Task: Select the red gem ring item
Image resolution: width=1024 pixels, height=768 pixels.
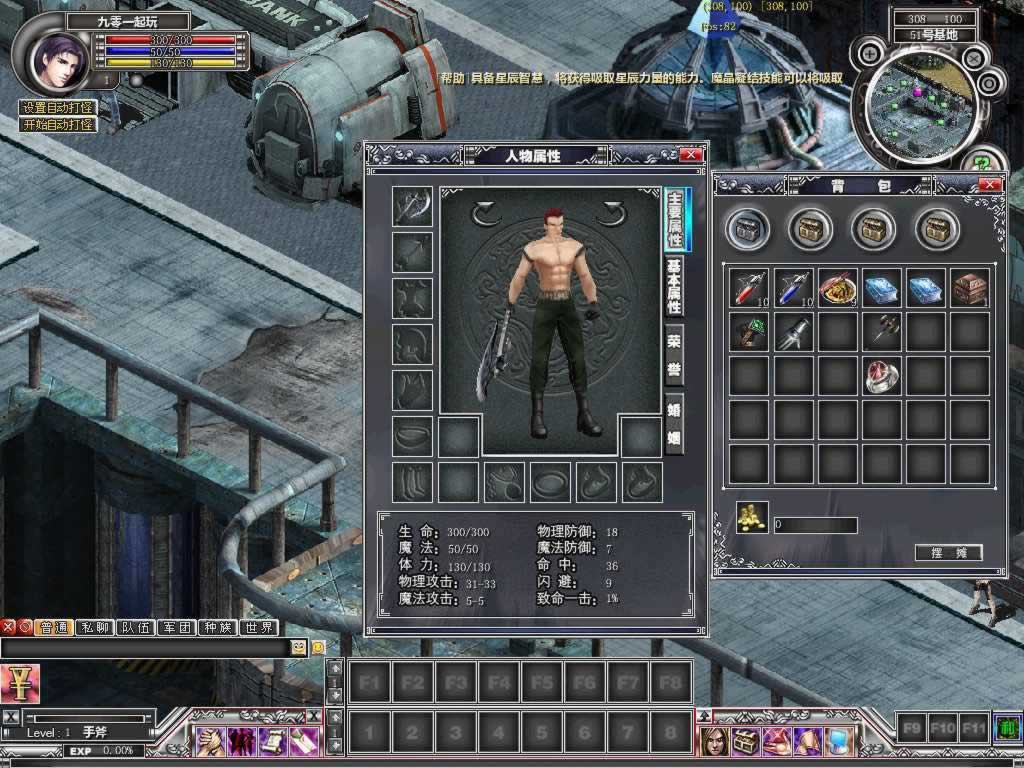Action: [x=880, y=376]
